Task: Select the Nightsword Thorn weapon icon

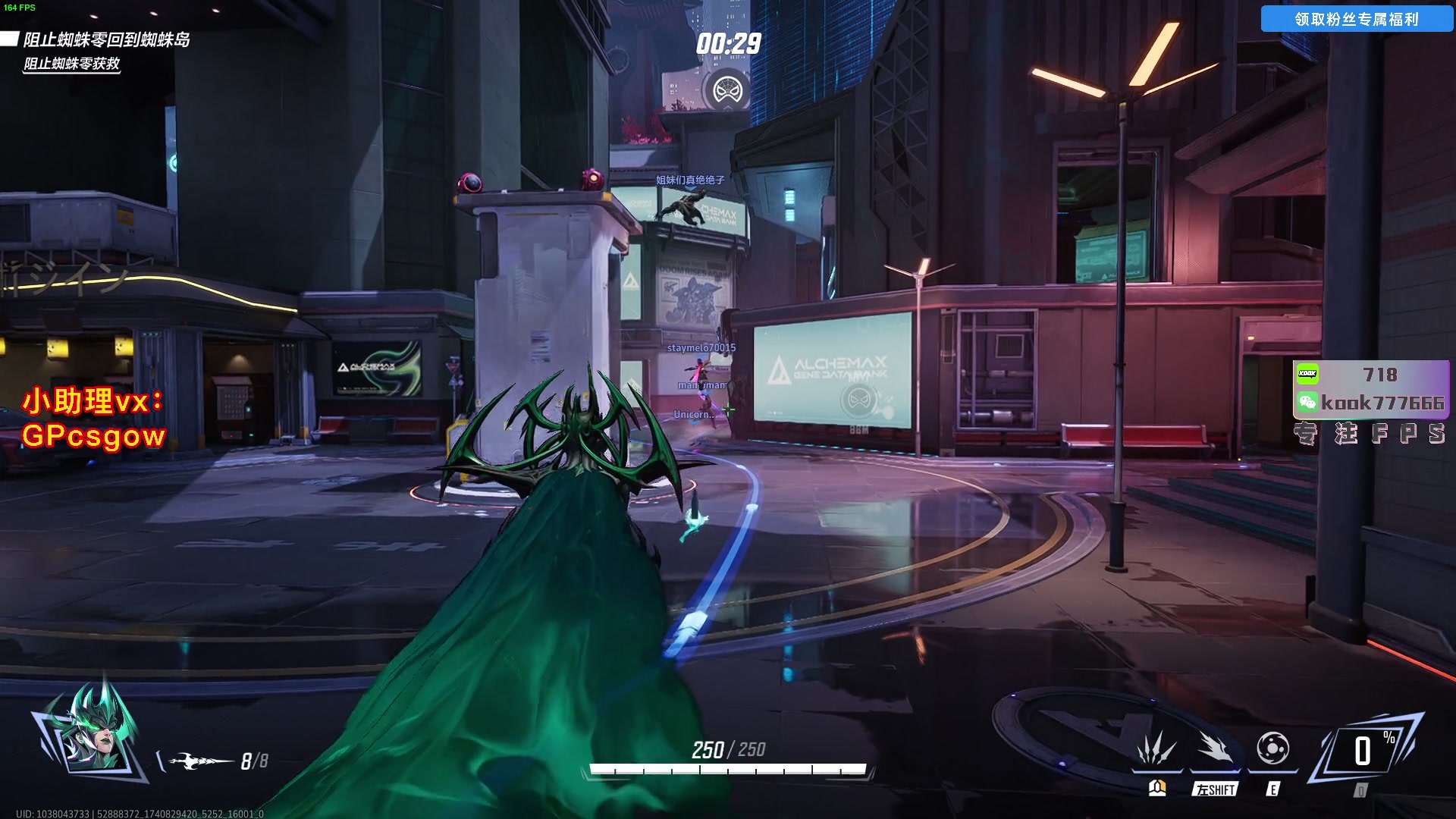Action: pyautogui.click(x=200, y=761)
